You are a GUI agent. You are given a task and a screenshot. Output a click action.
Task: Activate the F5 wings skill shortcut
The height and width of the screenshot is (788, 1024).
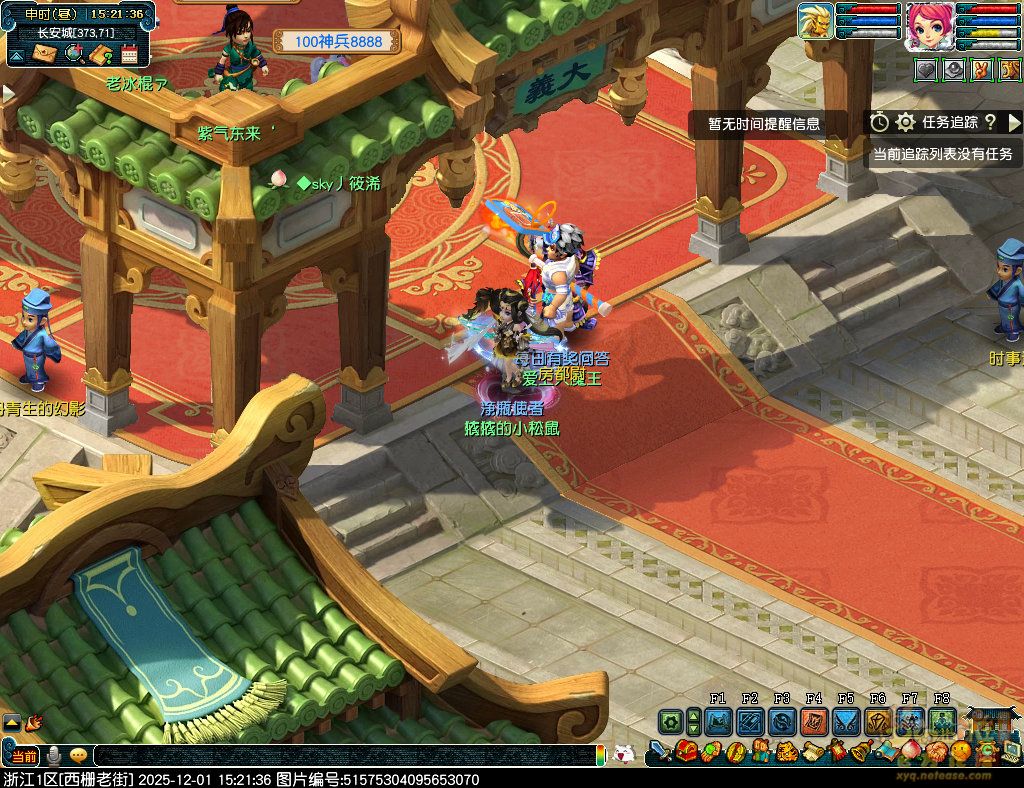pyautogui.click(x=846, y=721)
